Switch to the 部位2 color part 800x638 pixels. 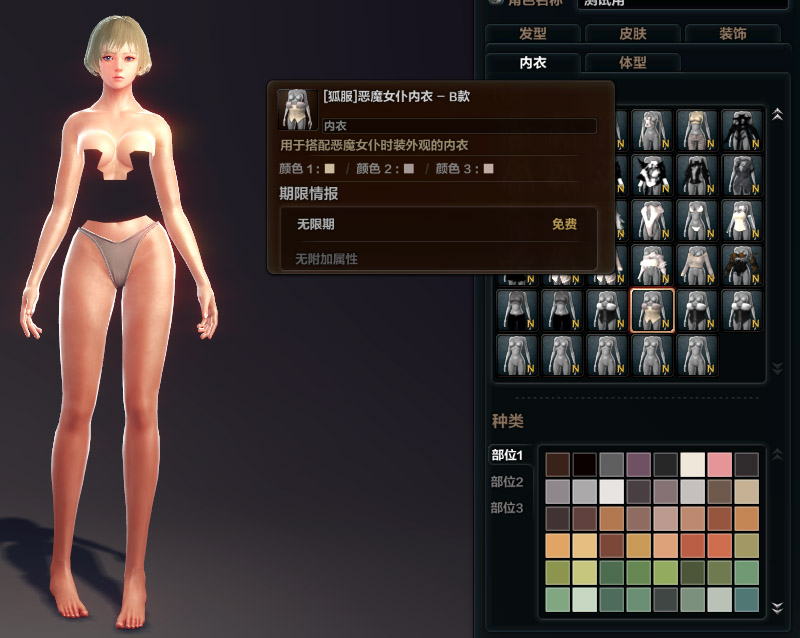click(507, 482)
